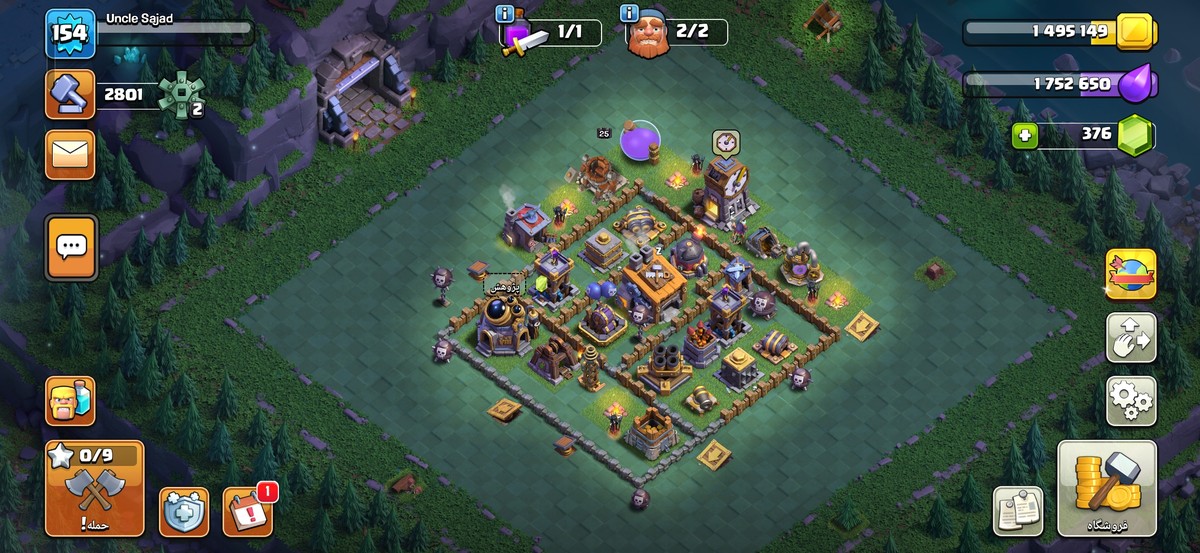Click the button with hand and arrows
This screenshot has height=553, width=1200.
coord(1131,338)
